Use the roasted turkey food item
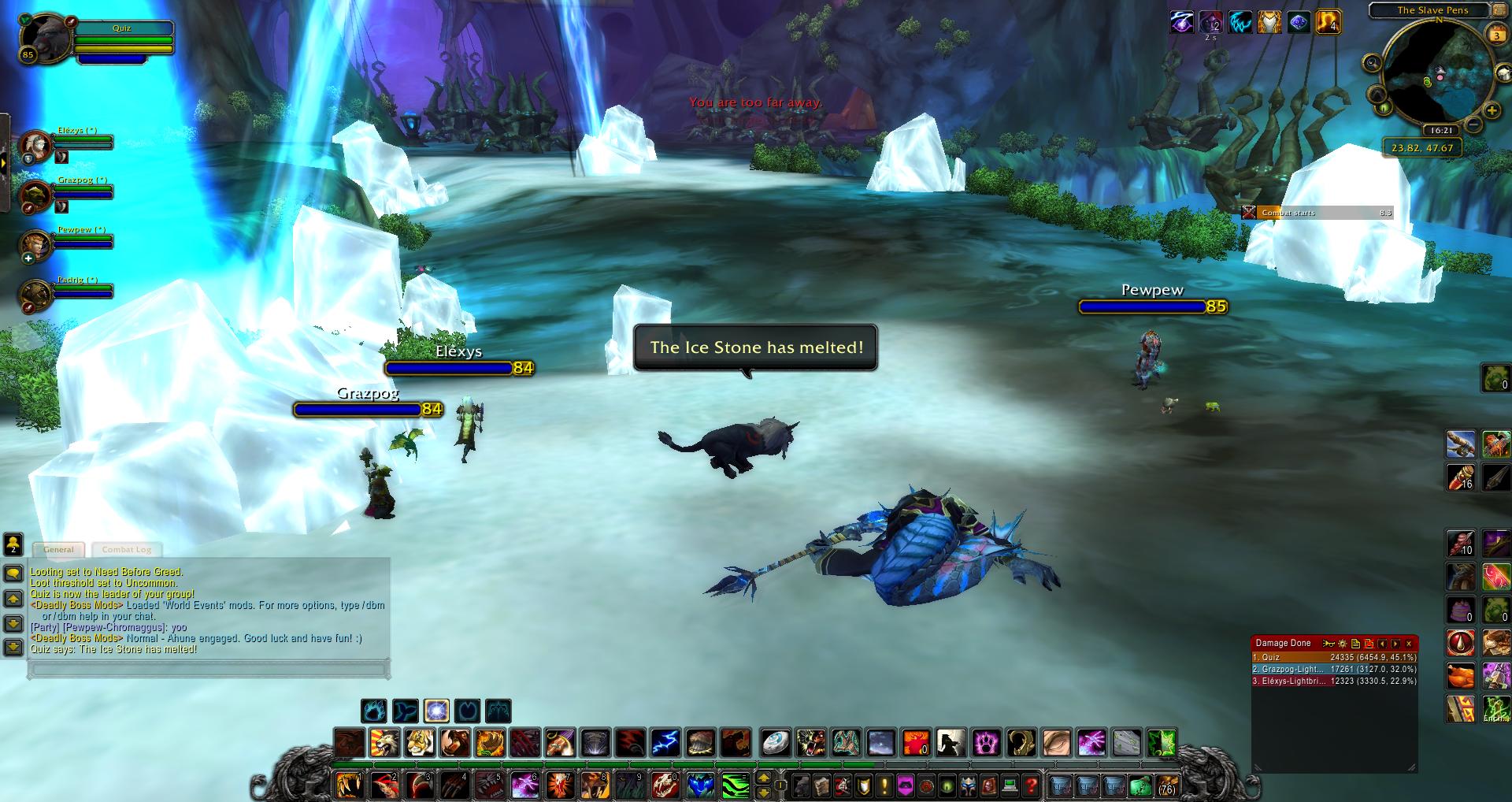The height and width of the screenshot is (802, 1512). point(1460,677)
